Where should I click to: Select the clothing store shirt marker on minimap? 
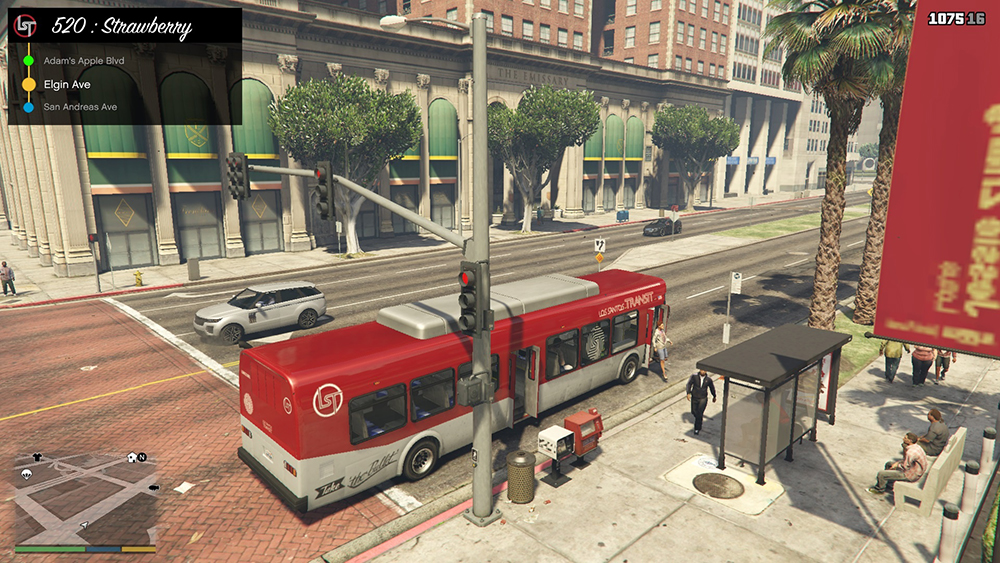(38, 457)
